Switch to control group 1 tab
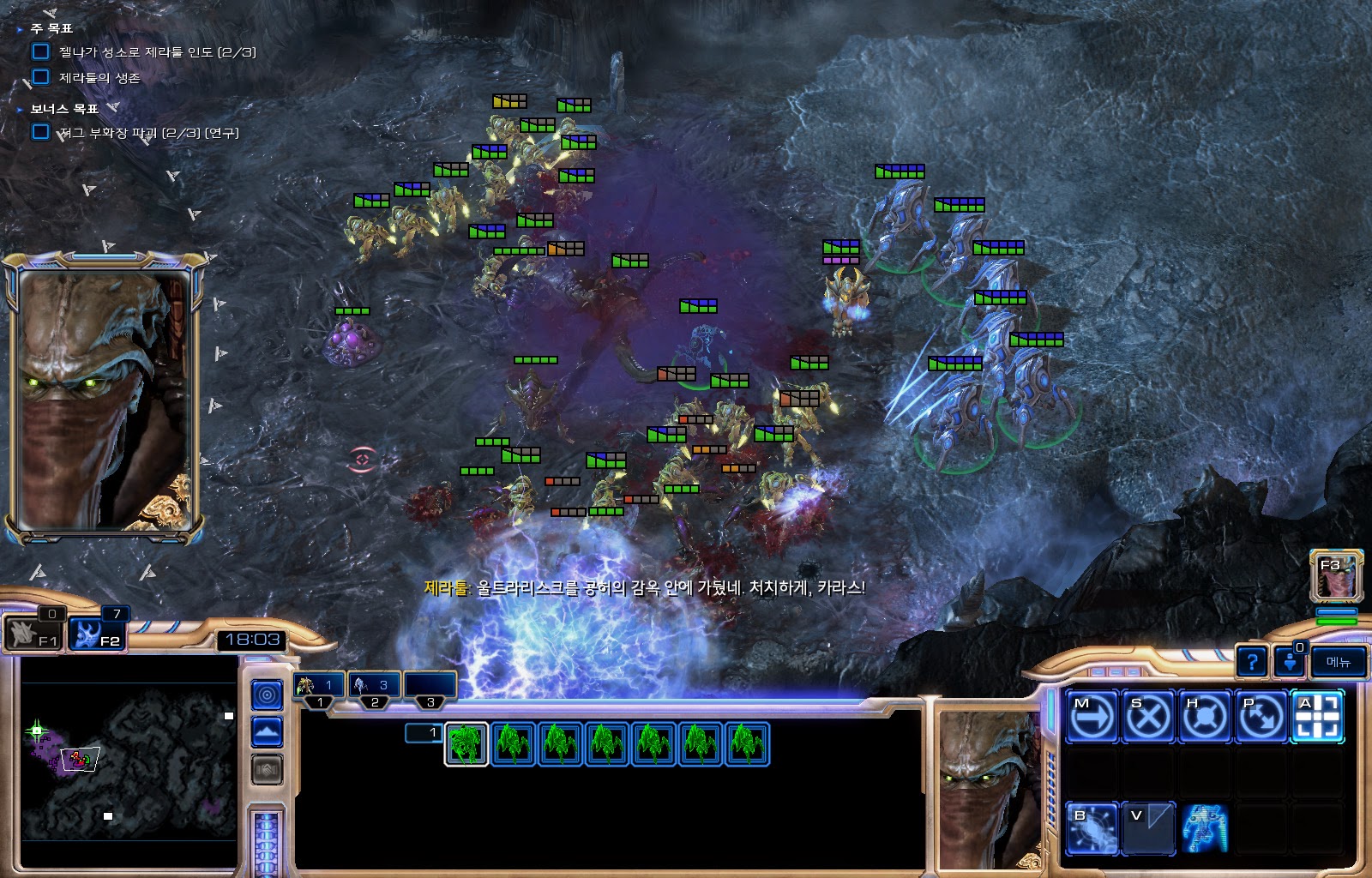The width and height of the screenshot is (1372, 878). (319, 686)
